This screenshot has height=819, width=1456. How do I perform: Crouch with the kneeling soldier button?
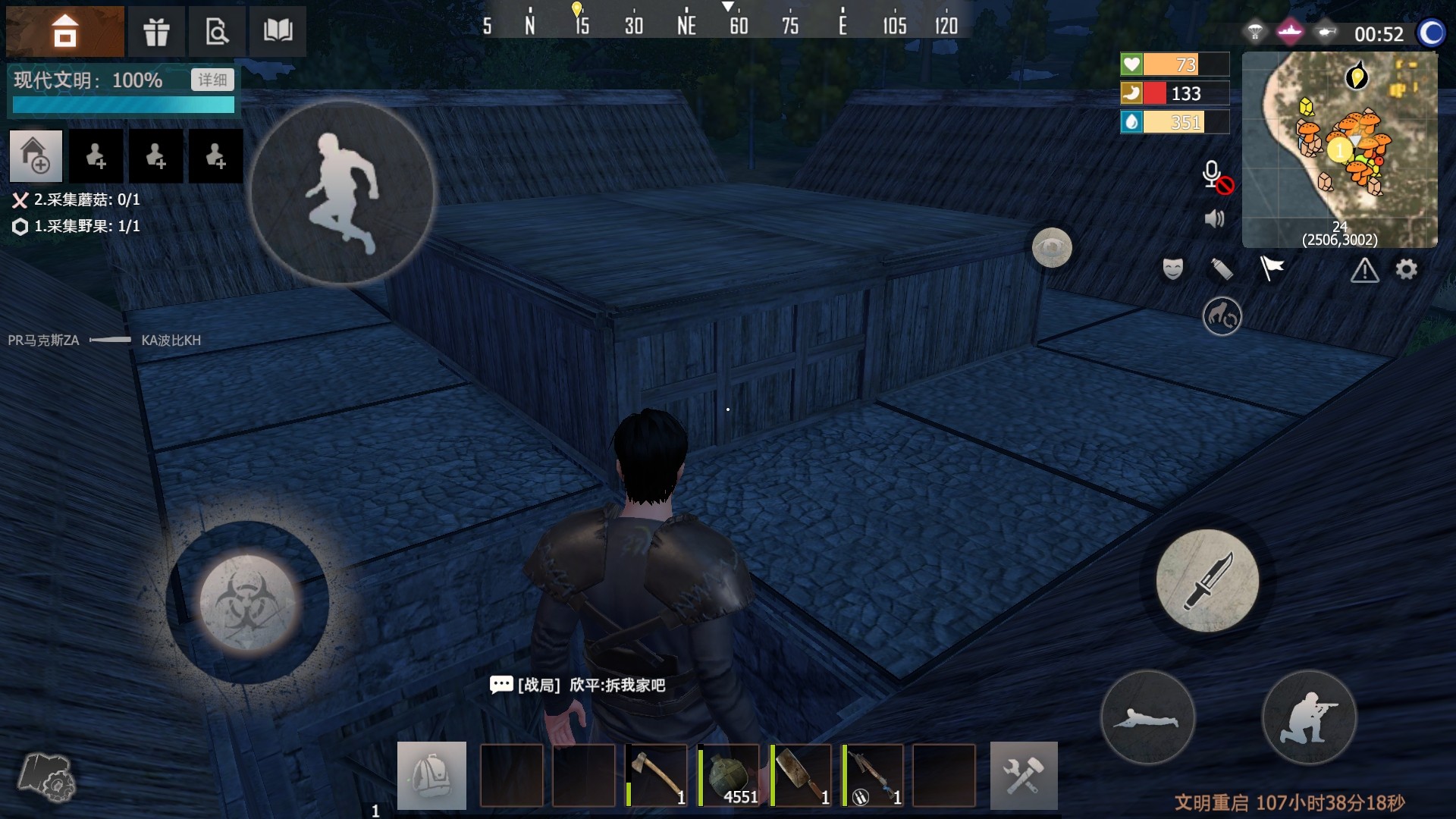point(1308,717)
